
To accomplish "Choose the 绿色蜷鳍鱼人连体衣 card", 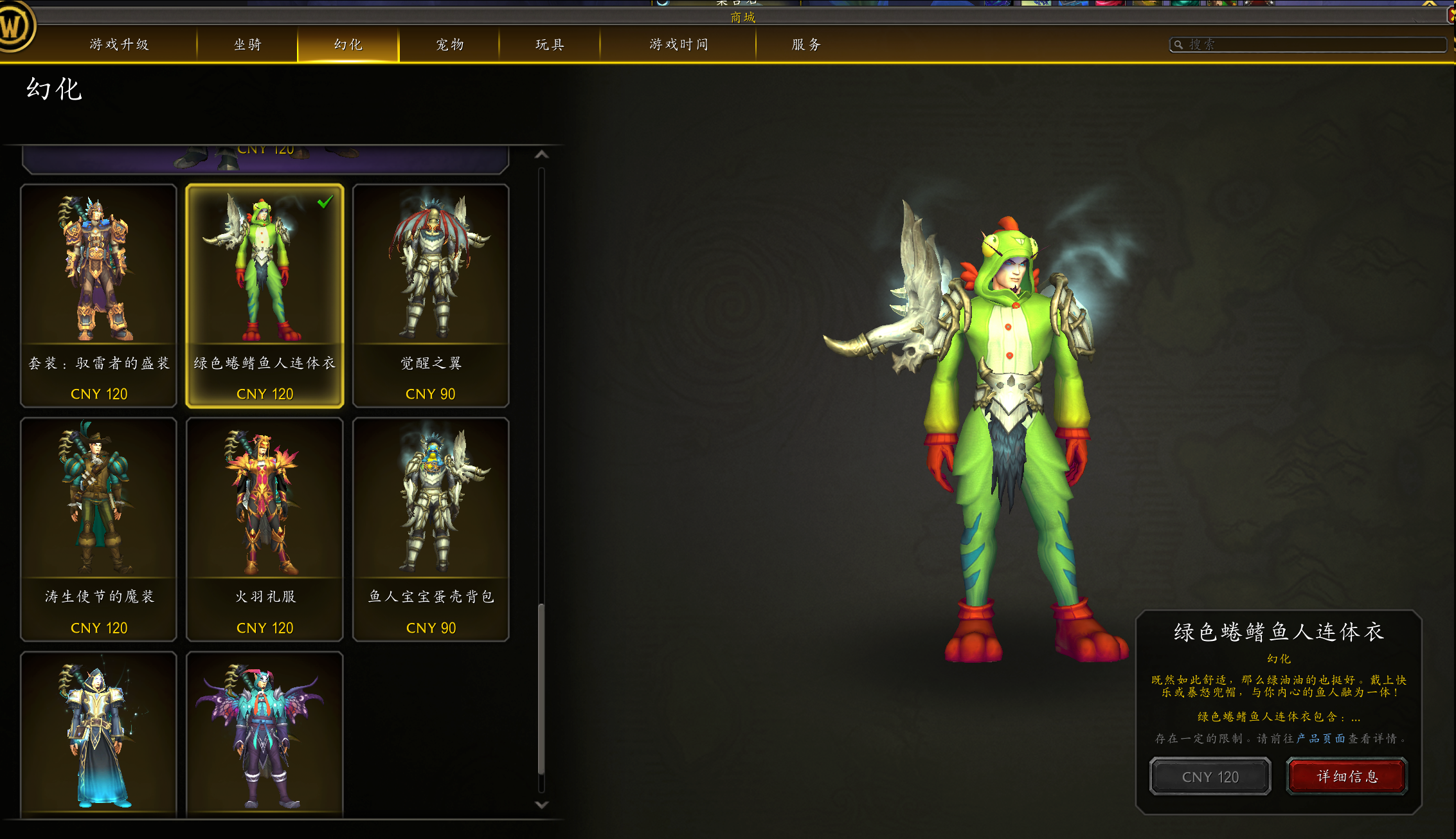I will pos(265,296).
